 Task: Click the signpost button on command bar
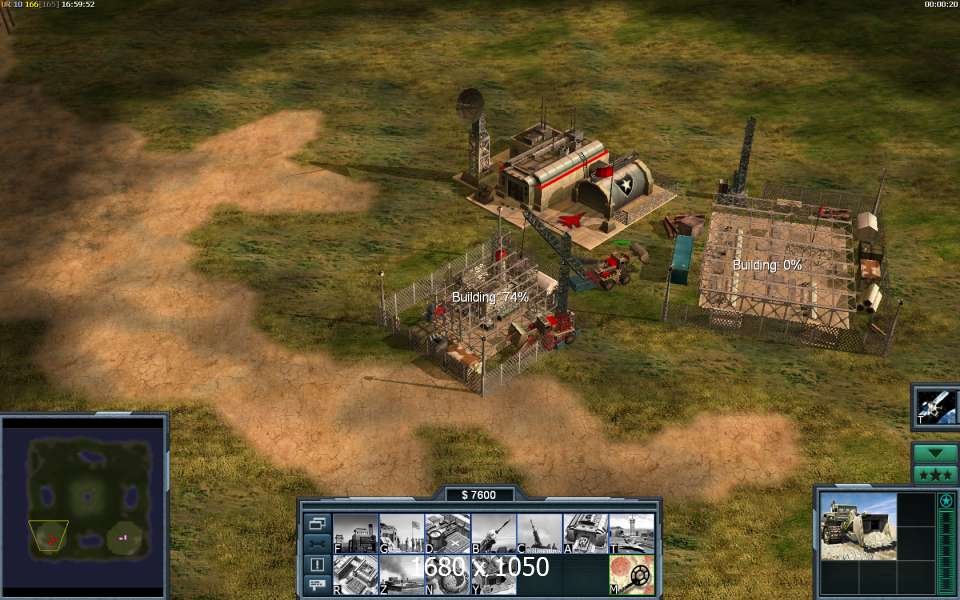(317, 583)
